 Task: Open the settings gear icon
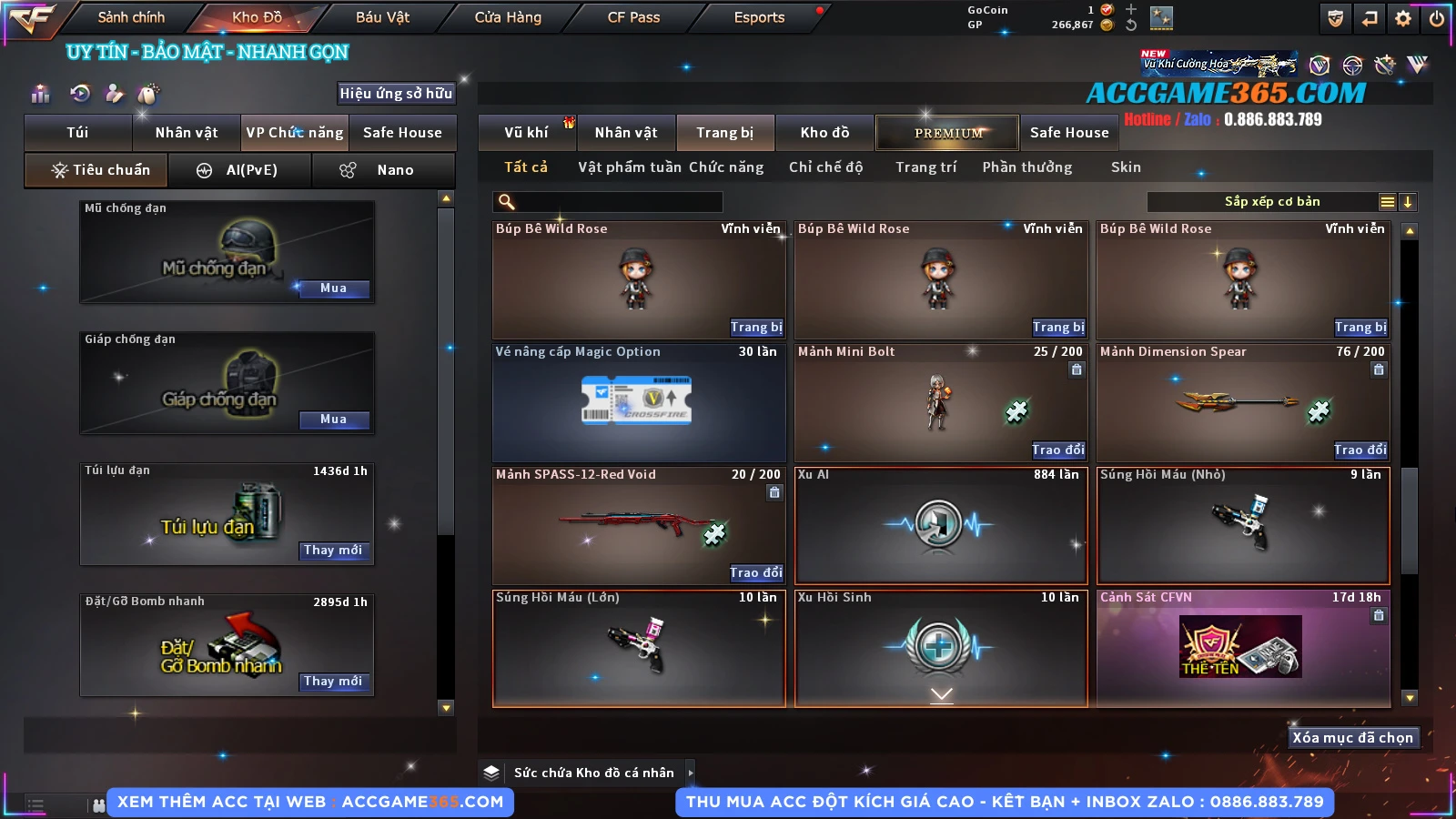(1403, 18)
